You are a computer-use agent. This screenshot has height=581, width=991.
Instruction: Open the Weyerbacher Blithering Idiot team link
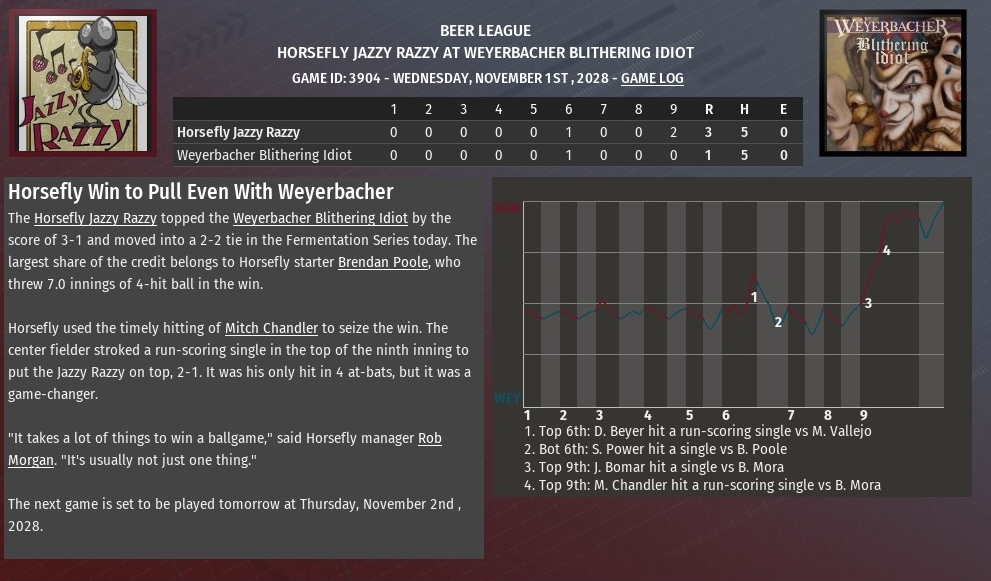[x=320, y=218]
